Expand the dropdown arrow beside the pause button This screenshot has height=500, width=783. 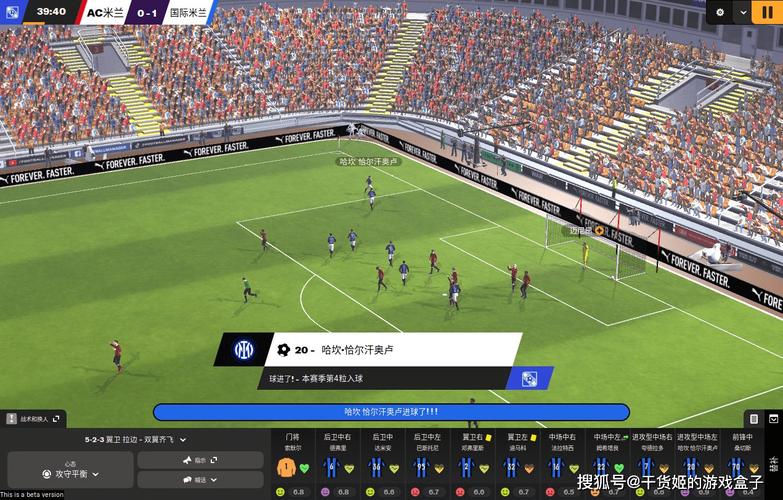742,12
